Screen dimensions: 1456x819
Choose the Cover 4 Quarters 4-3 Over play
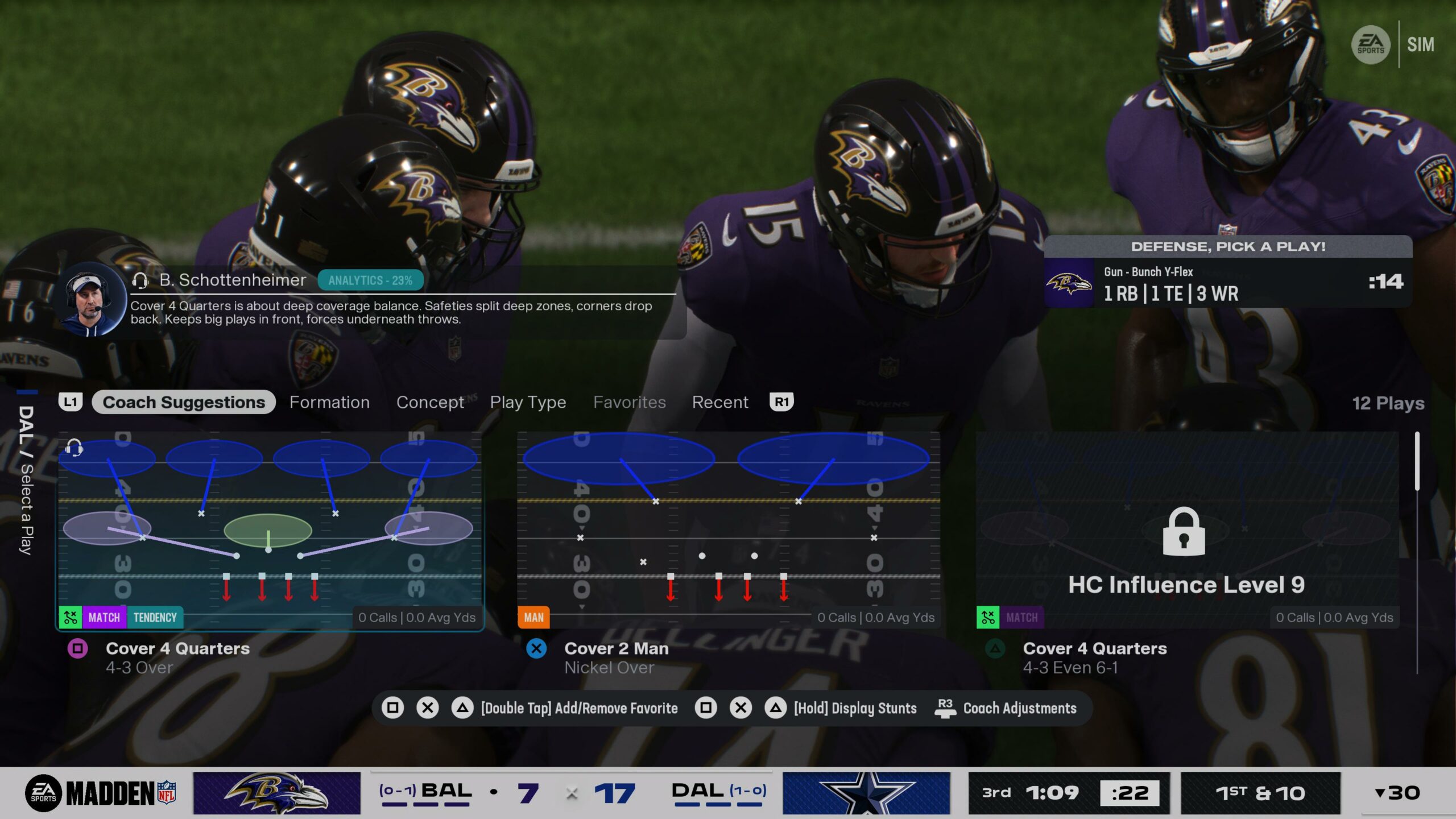point(270,530)
